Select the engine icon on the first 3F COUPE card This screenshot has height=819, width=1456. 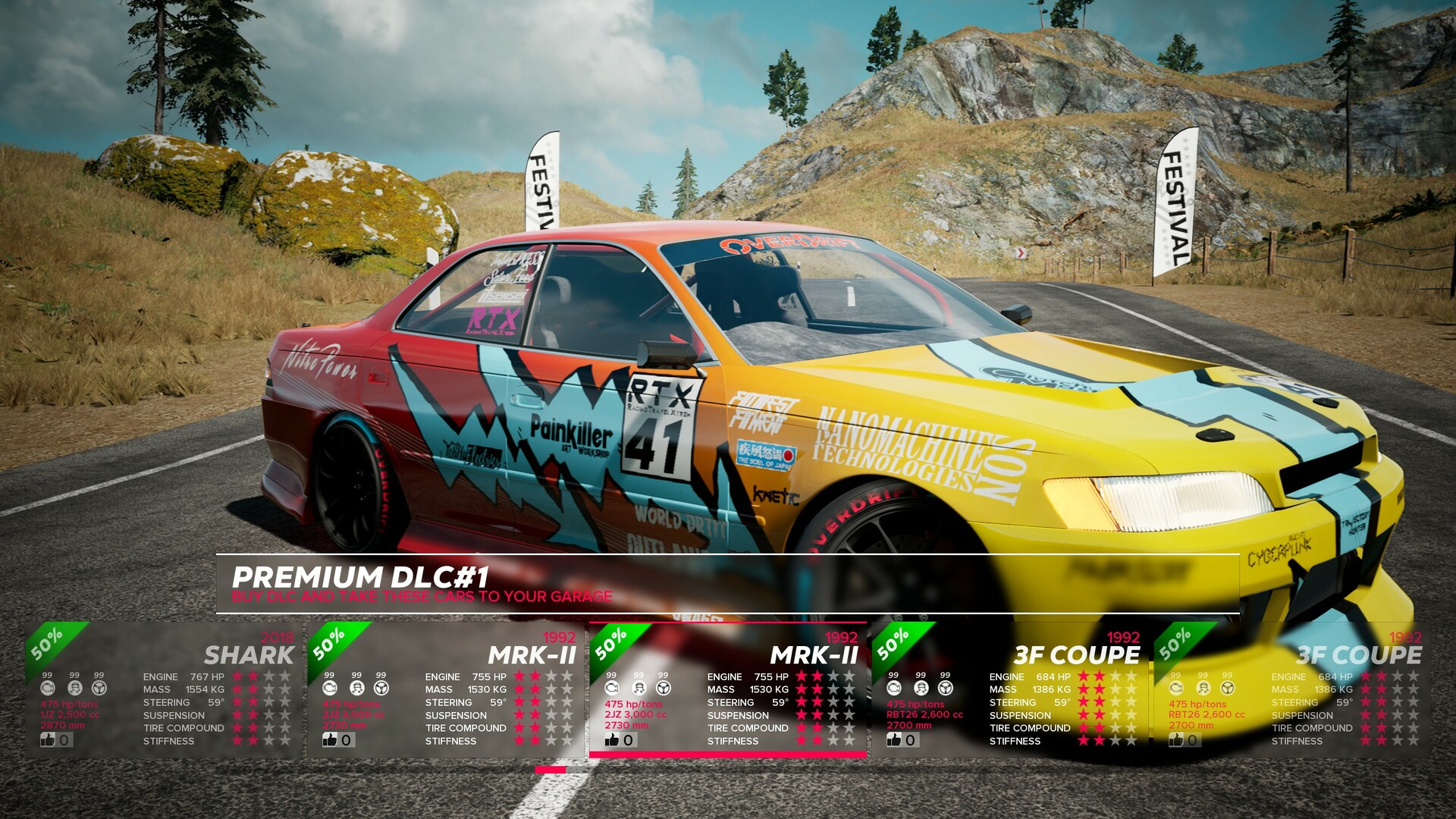point(893,688)
